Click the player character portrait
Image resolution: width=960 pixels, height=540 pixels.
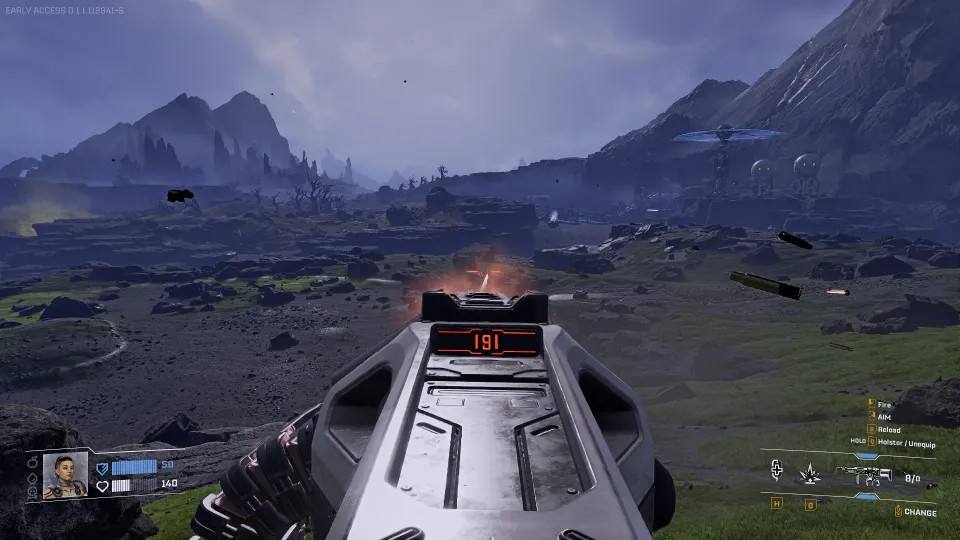coord(65,476)
